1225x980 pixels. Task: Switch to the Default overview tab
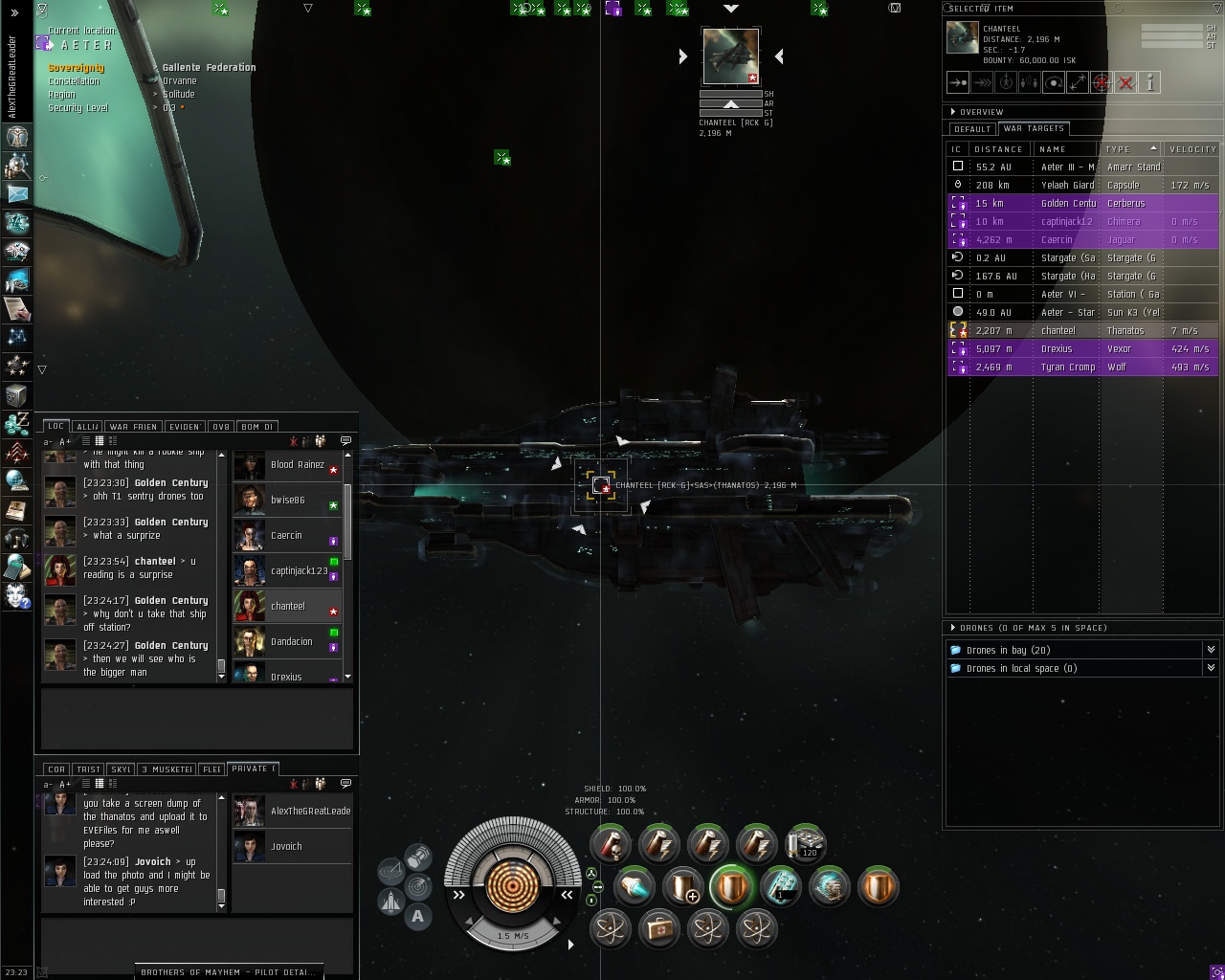point(972,129)
